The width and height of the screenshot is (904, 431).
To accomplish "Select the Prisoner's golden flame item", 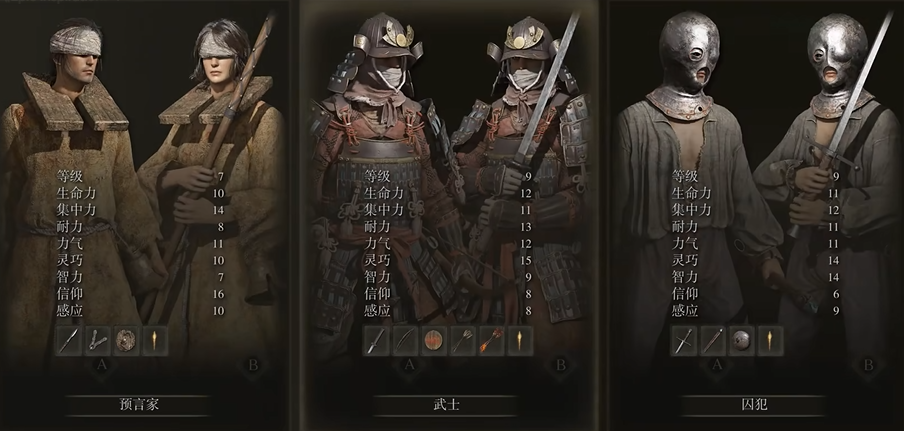I will [770, 342].
